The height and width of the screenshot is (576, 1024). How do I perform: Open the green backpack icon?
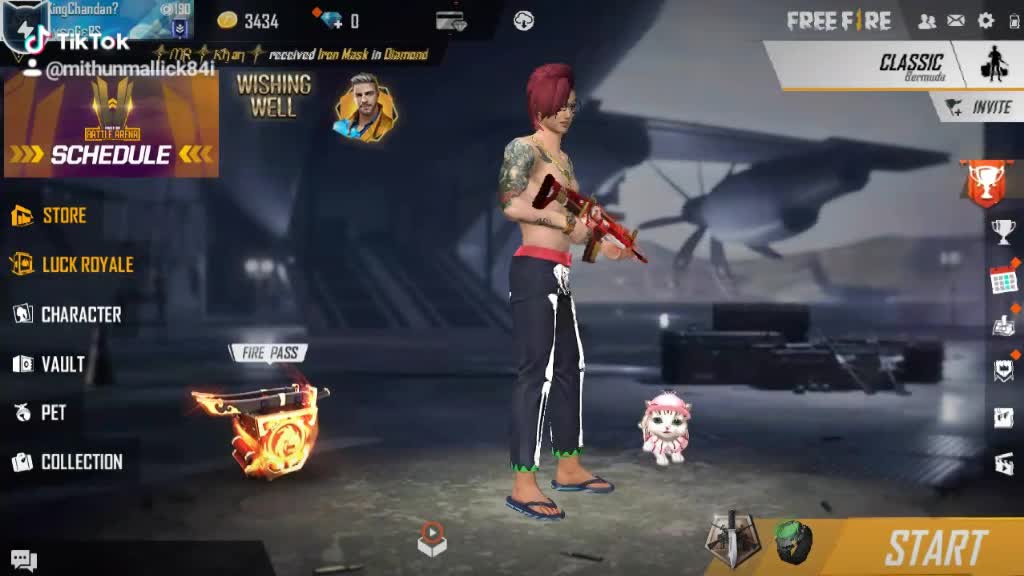(x=793, y=541)
